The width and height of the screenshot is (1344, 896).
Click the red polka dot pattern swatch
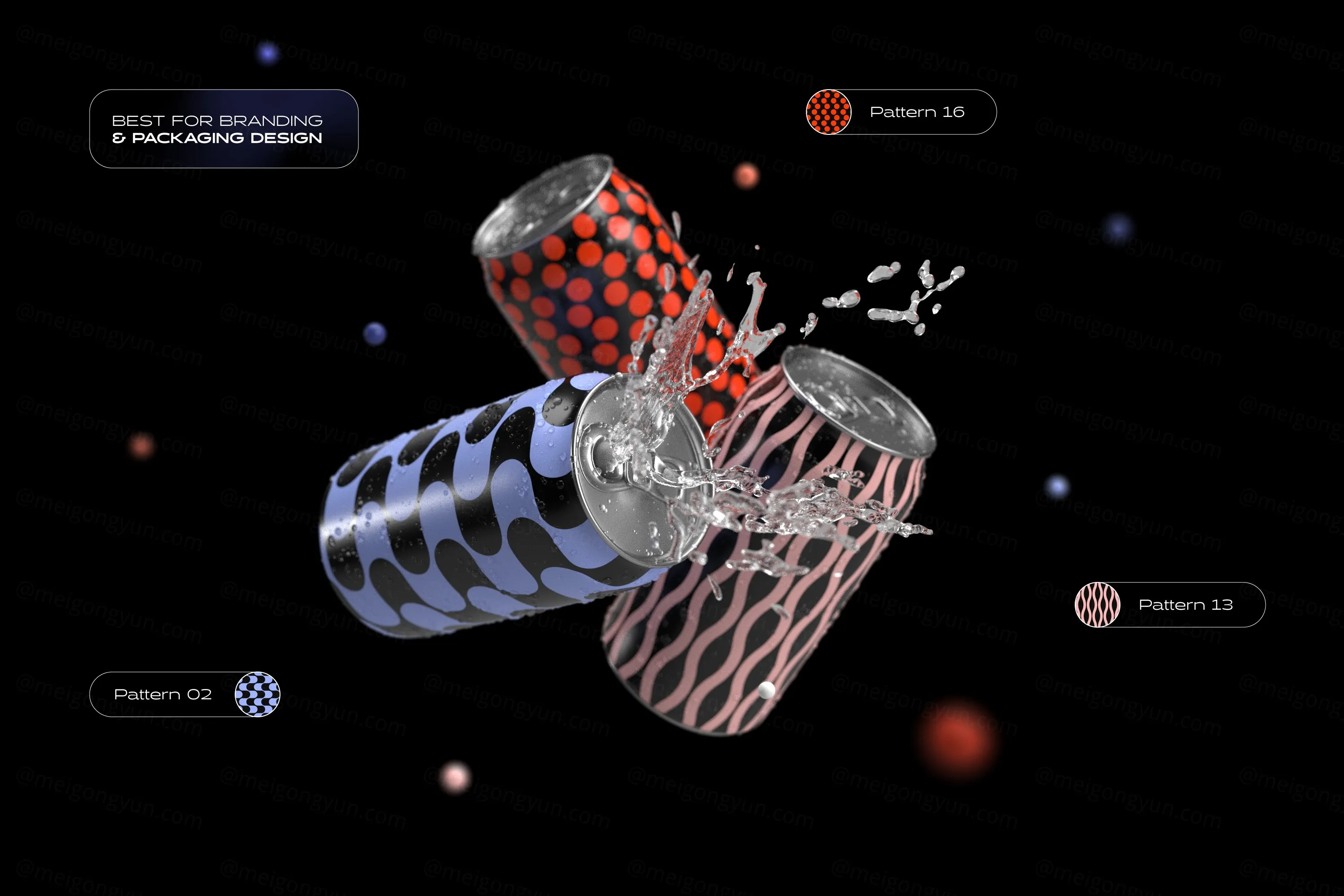tap(828, 112)
